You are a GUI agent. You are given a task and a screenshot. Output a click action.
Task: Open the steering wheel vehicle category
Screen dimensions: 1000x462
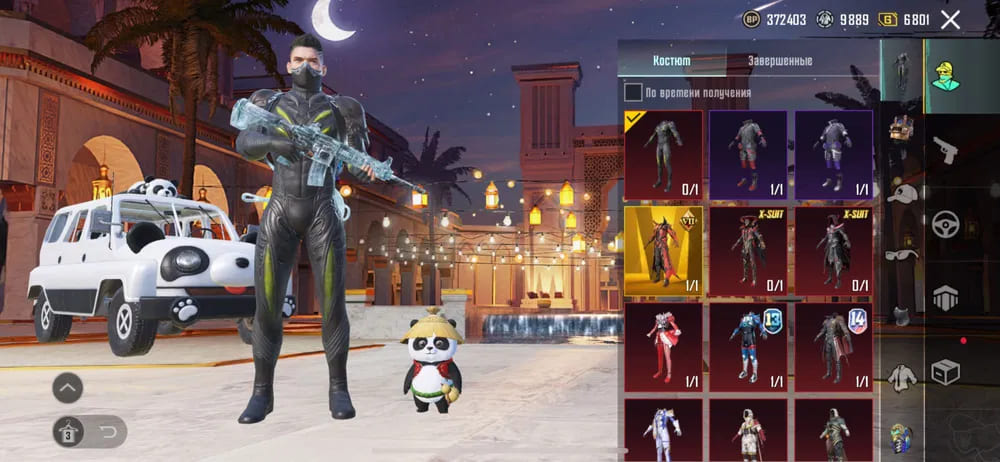(x=945, y=224)
